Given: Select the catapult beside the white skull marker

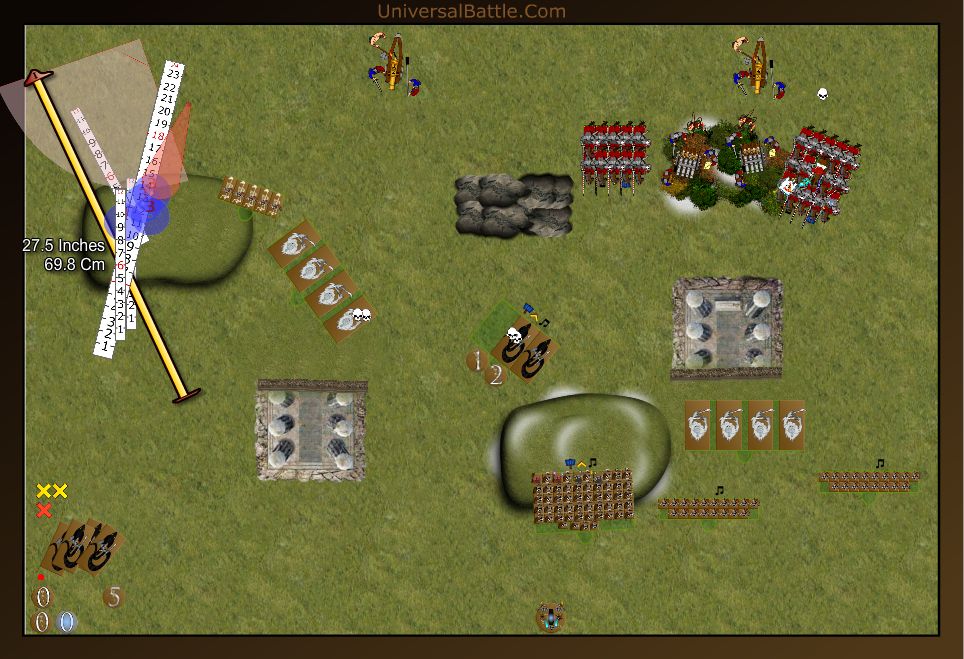Looking at the screenshot, I should tap(759, 66).
